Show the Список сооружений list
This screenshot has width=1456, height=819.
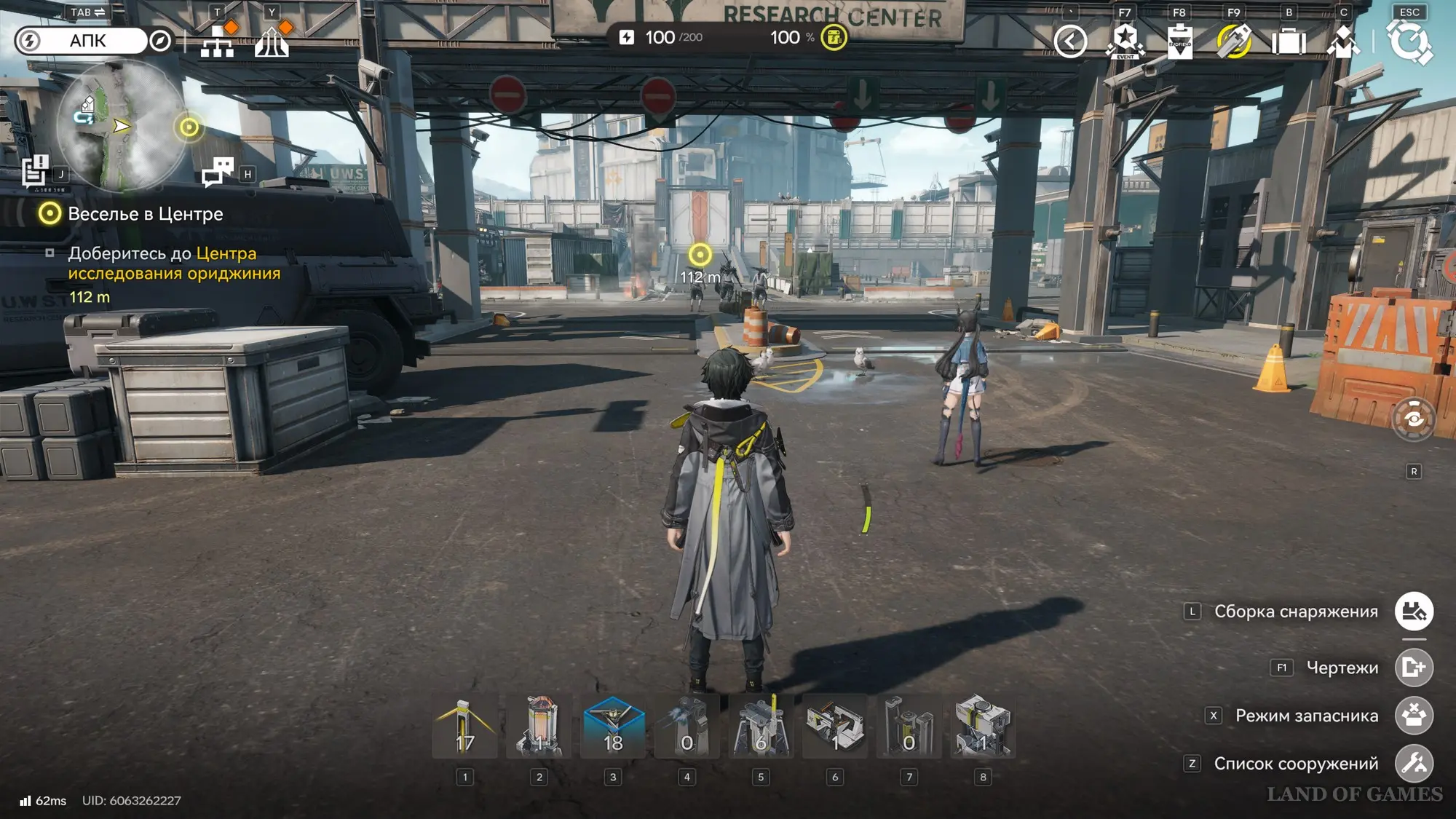click(1414, 764)
